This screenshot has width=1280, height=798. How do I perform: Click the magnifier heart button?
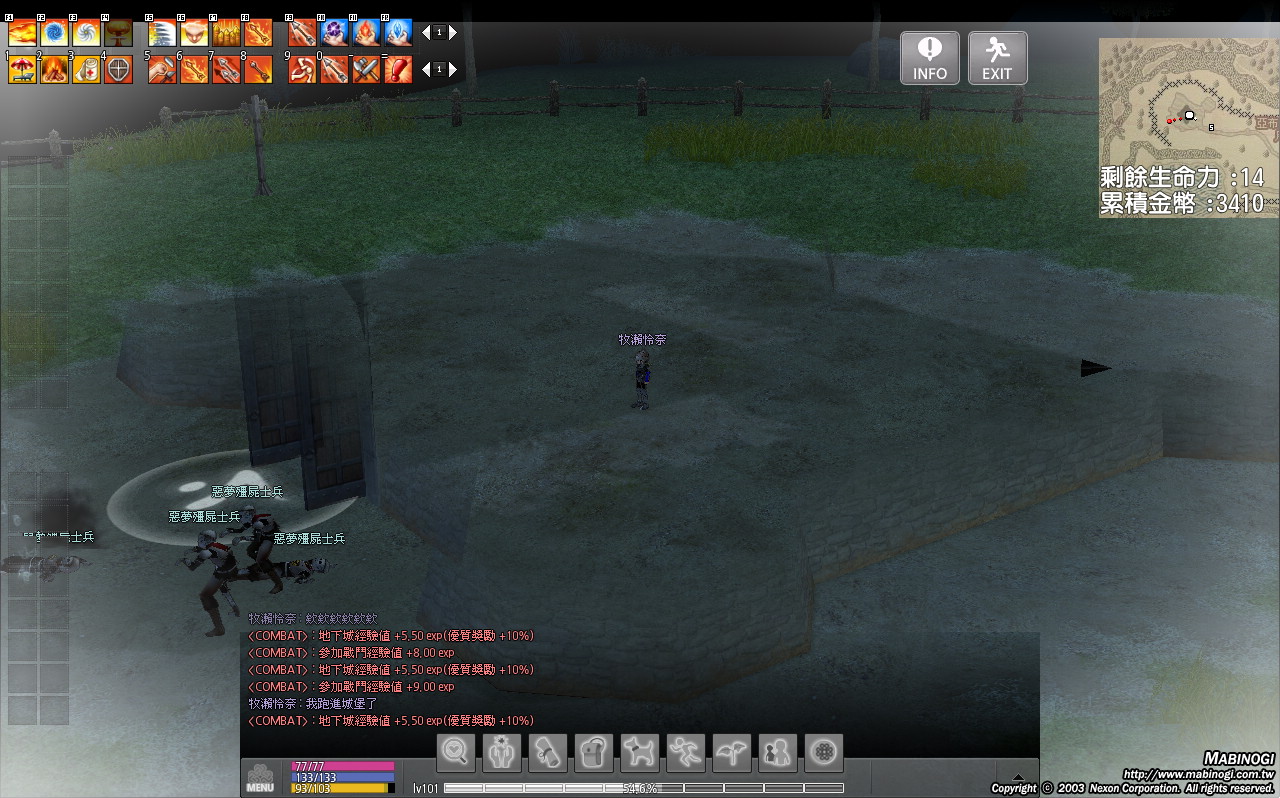pyautogui.click(x=456, y=753)
